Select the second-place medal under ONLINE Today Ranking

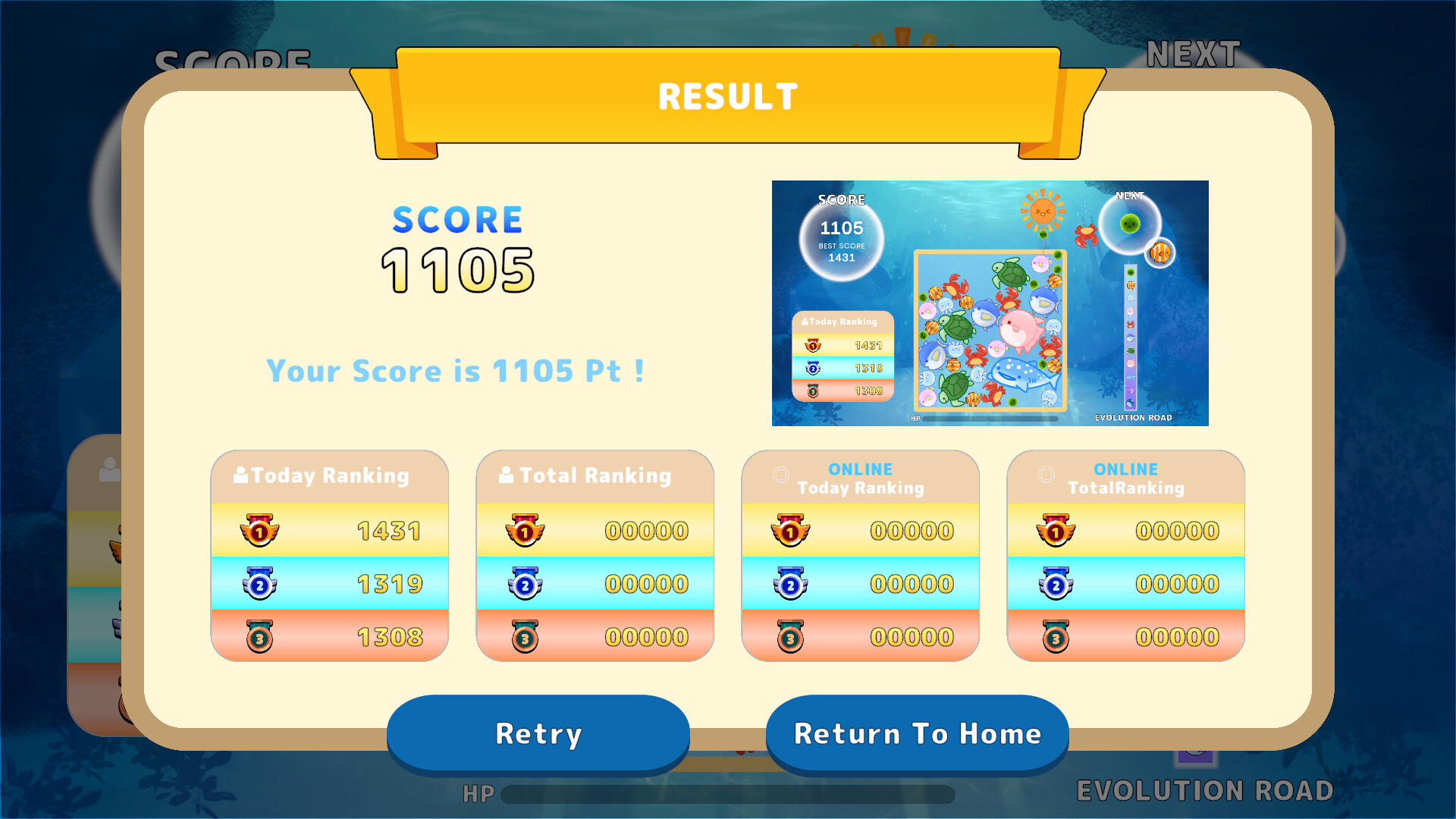[791, 584]
